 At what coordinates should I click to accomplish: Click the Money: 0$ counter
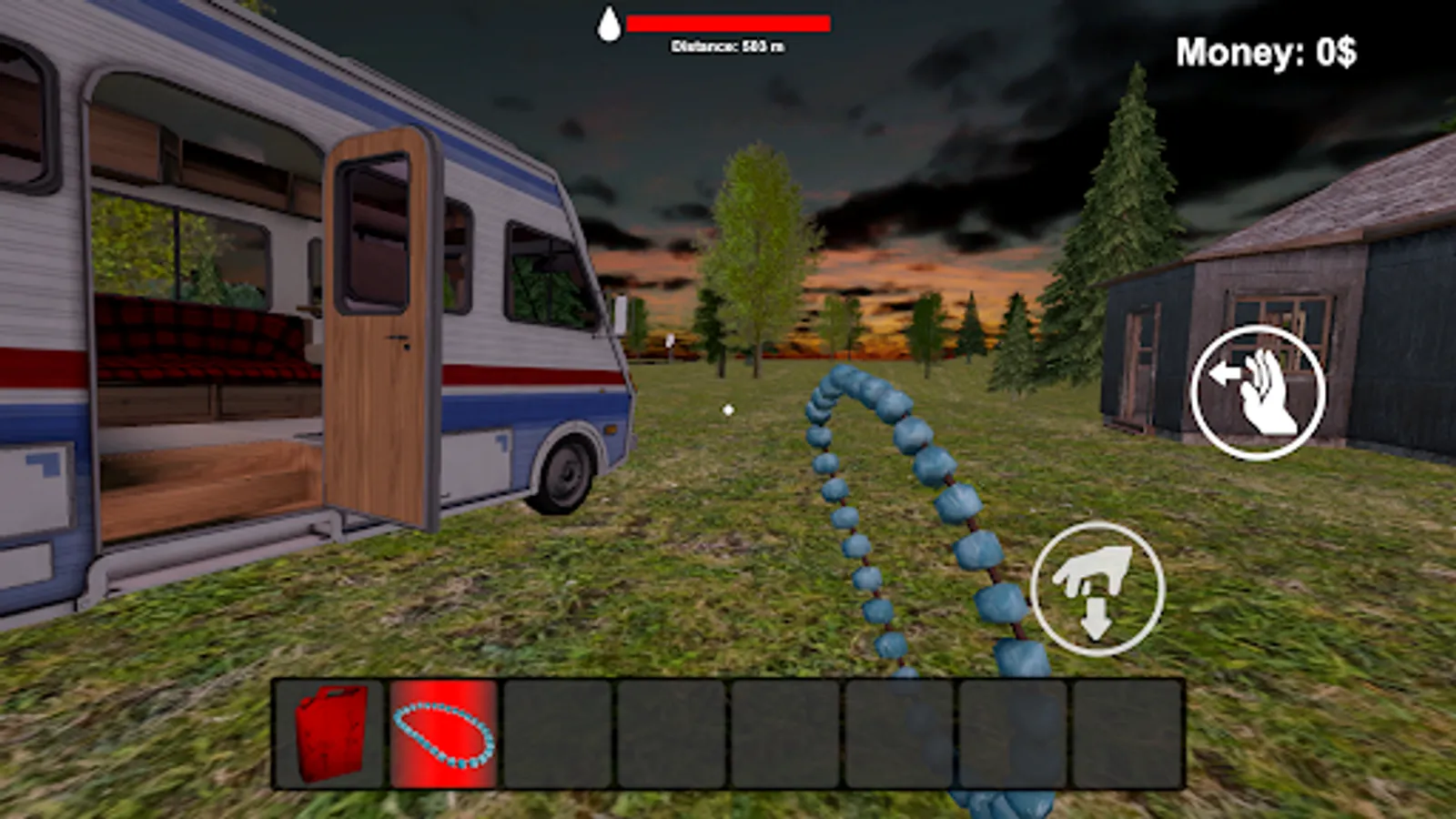tap(1267, 52)
